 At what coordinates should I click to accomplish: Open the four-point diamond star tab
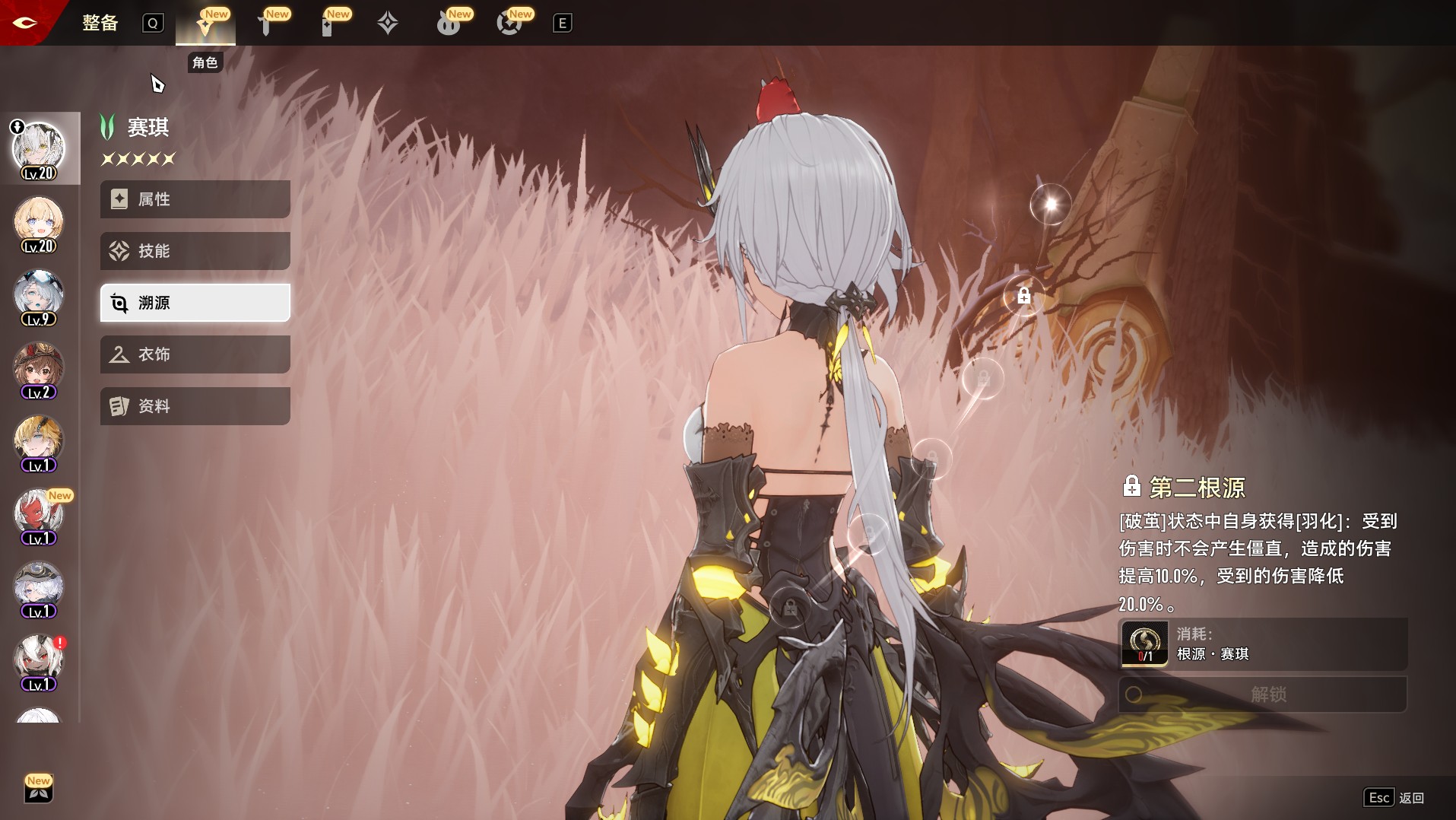coord(388,24)
